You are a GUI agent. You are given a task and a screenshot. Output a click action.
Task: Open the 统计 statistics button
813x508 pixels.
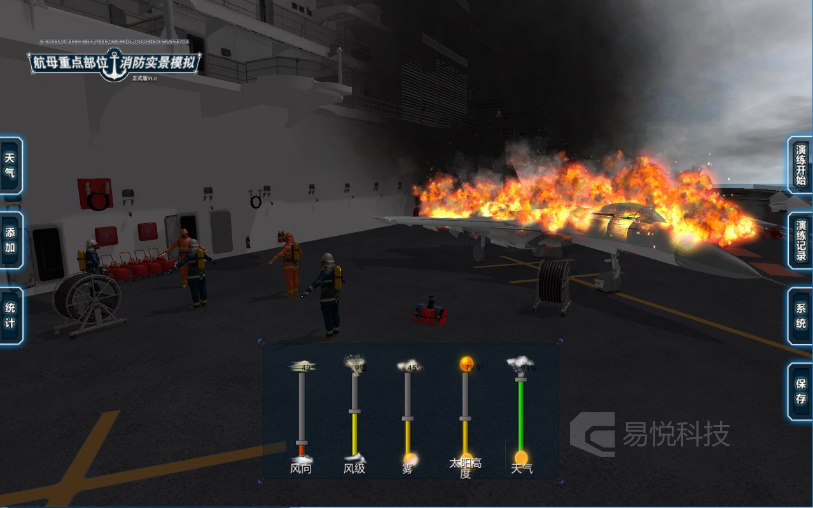tap(11, 315)
